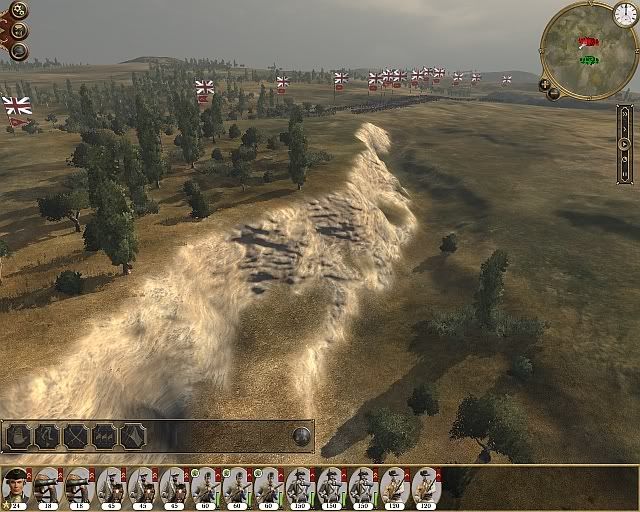Toggle the round button on the orders panel
640x512 pixels.
tap(300, 435)
